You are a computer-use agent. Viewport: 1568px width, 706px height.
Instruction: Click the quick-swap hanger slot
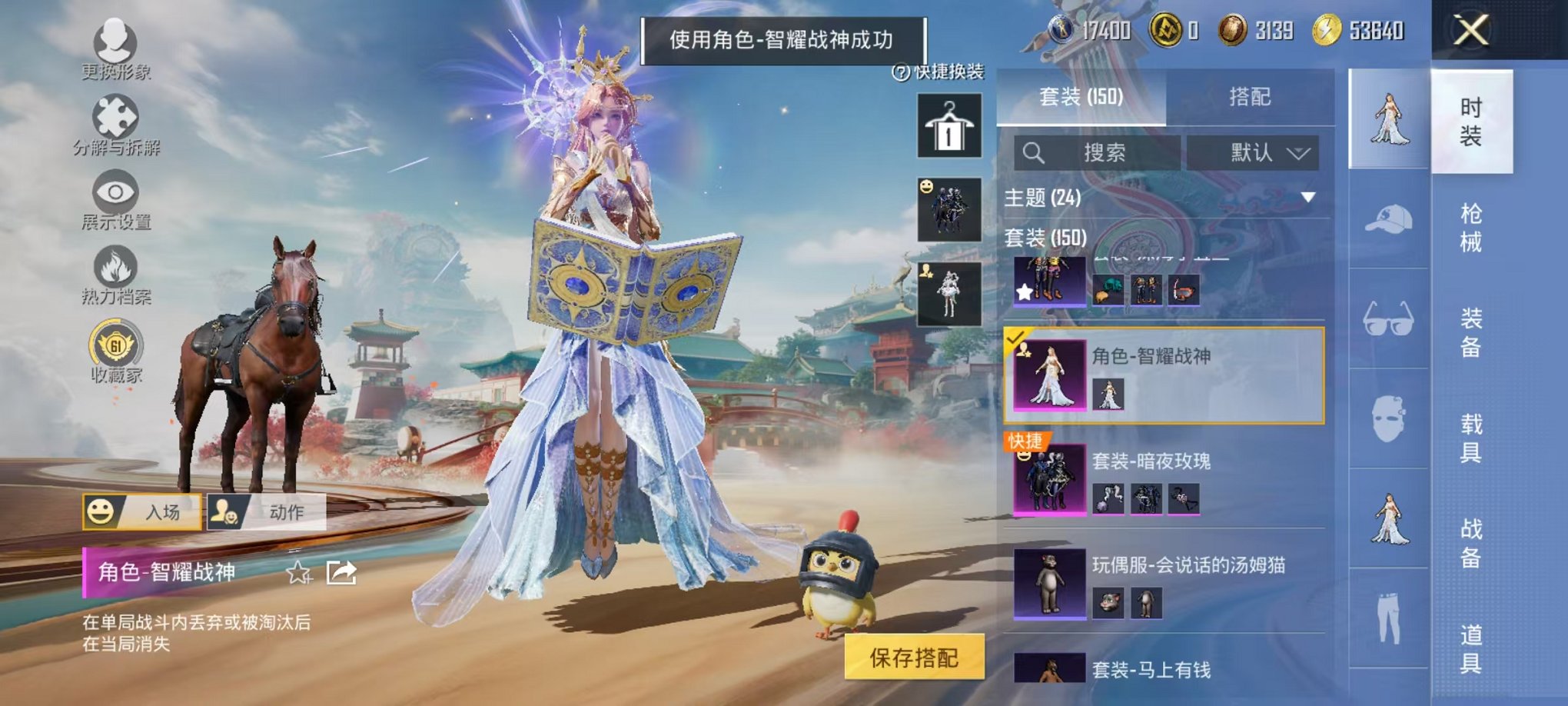click(951, 125)
